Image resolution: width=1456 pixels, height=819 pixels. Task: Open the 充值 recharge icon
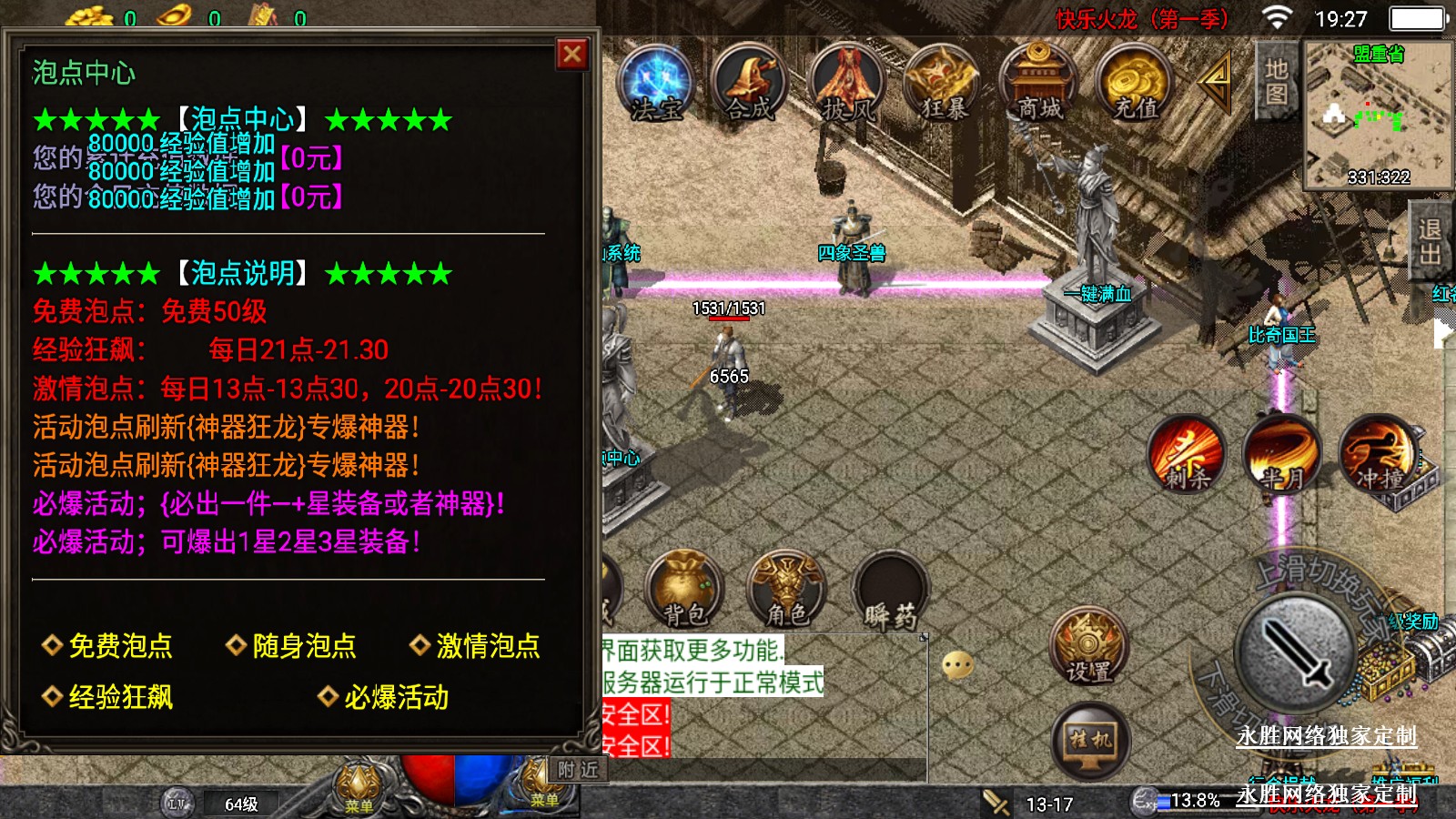(1135, 84)
